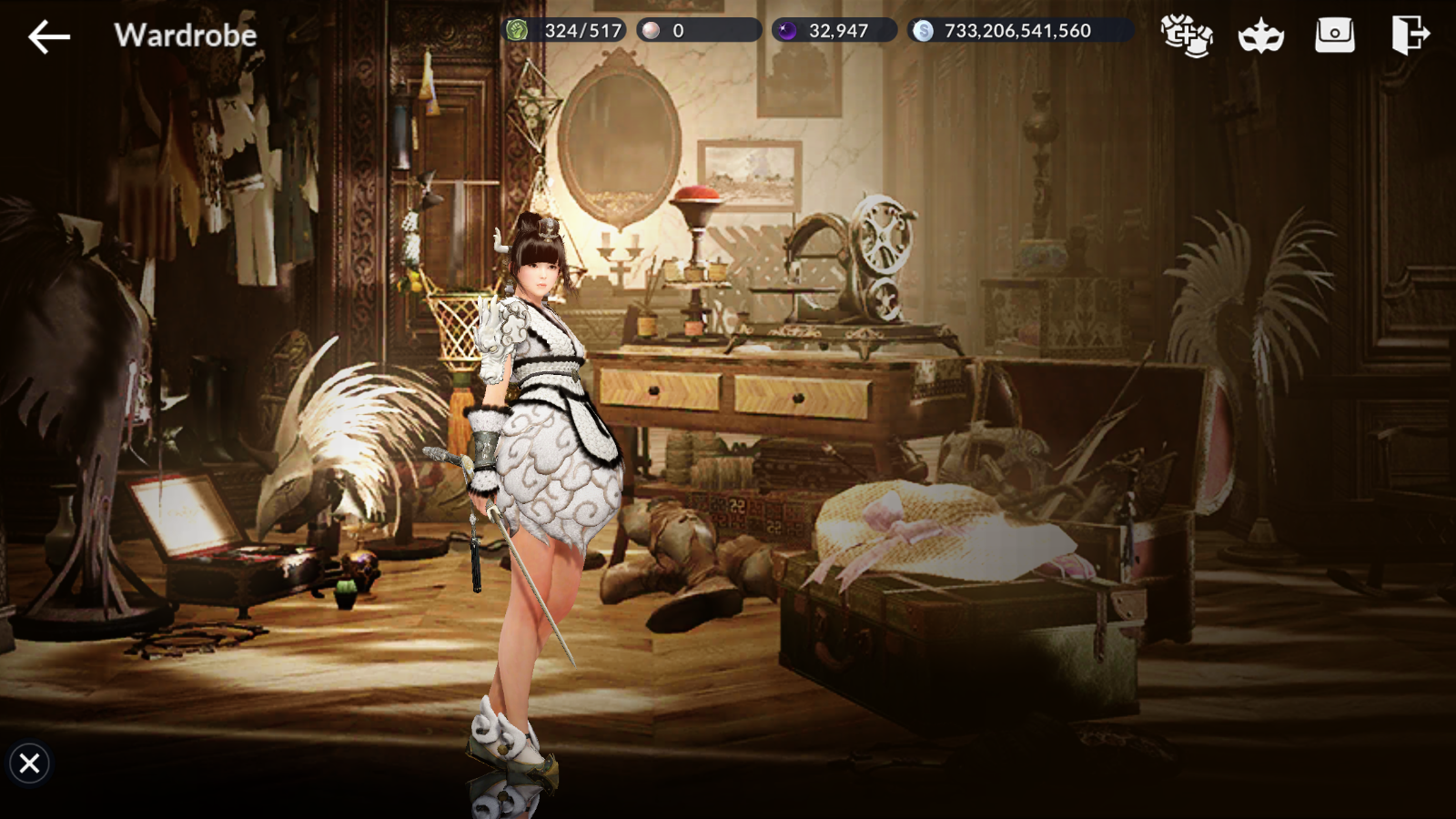1456x819 pixels.
Task: Close the wardrobe with the X button
Action: [x=29, y=763]
